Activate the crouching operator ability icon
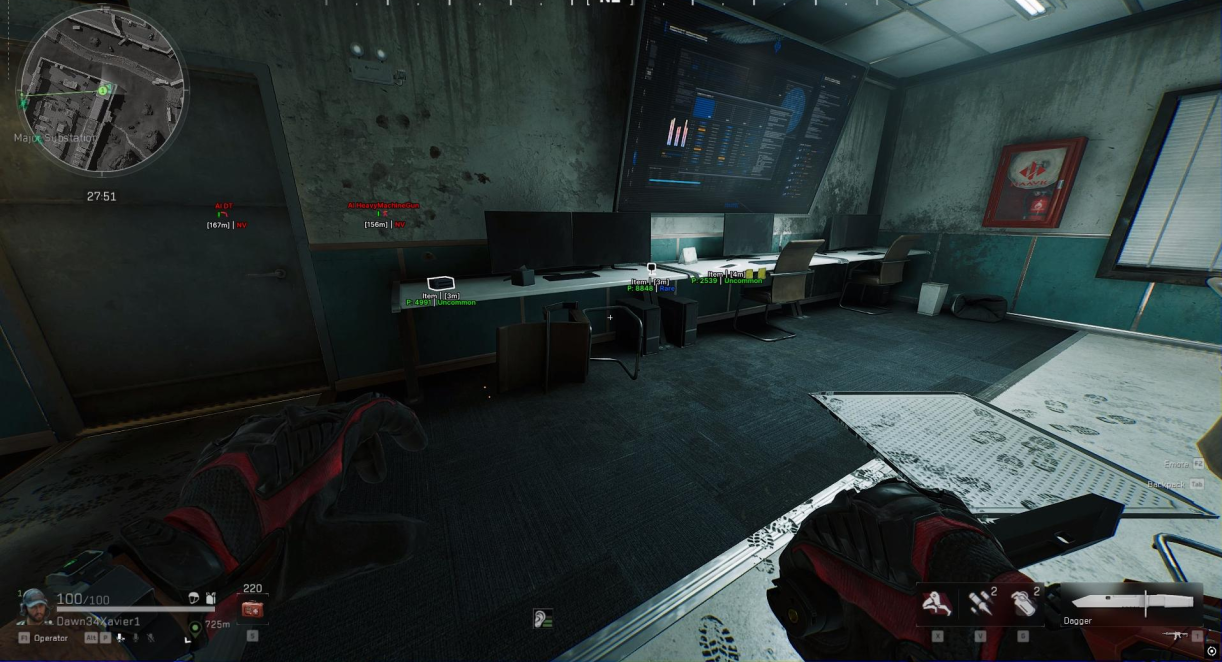The image size is (1222, 662). [x=937, y=603]
